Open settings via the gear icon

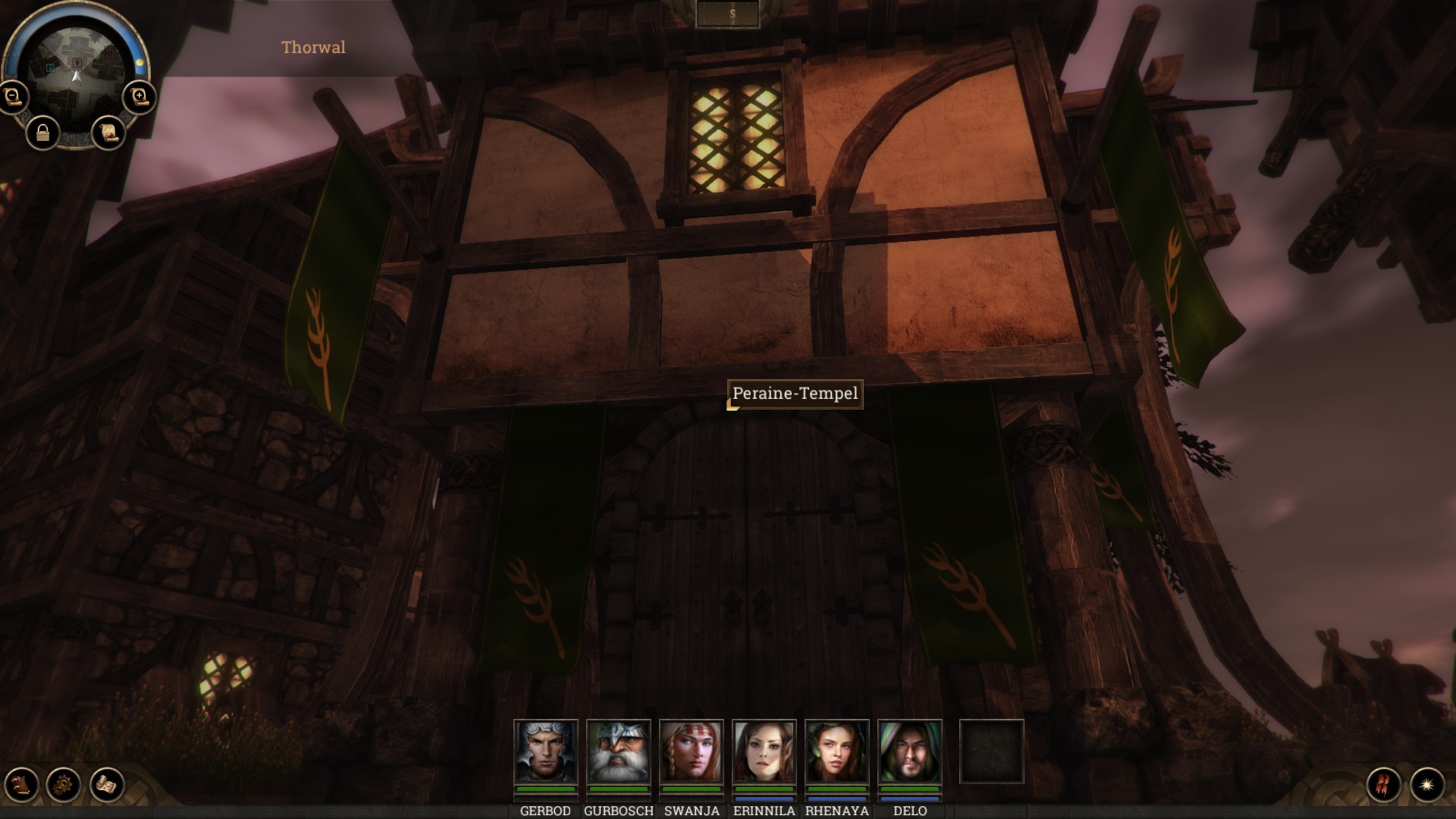click(64, 784)
